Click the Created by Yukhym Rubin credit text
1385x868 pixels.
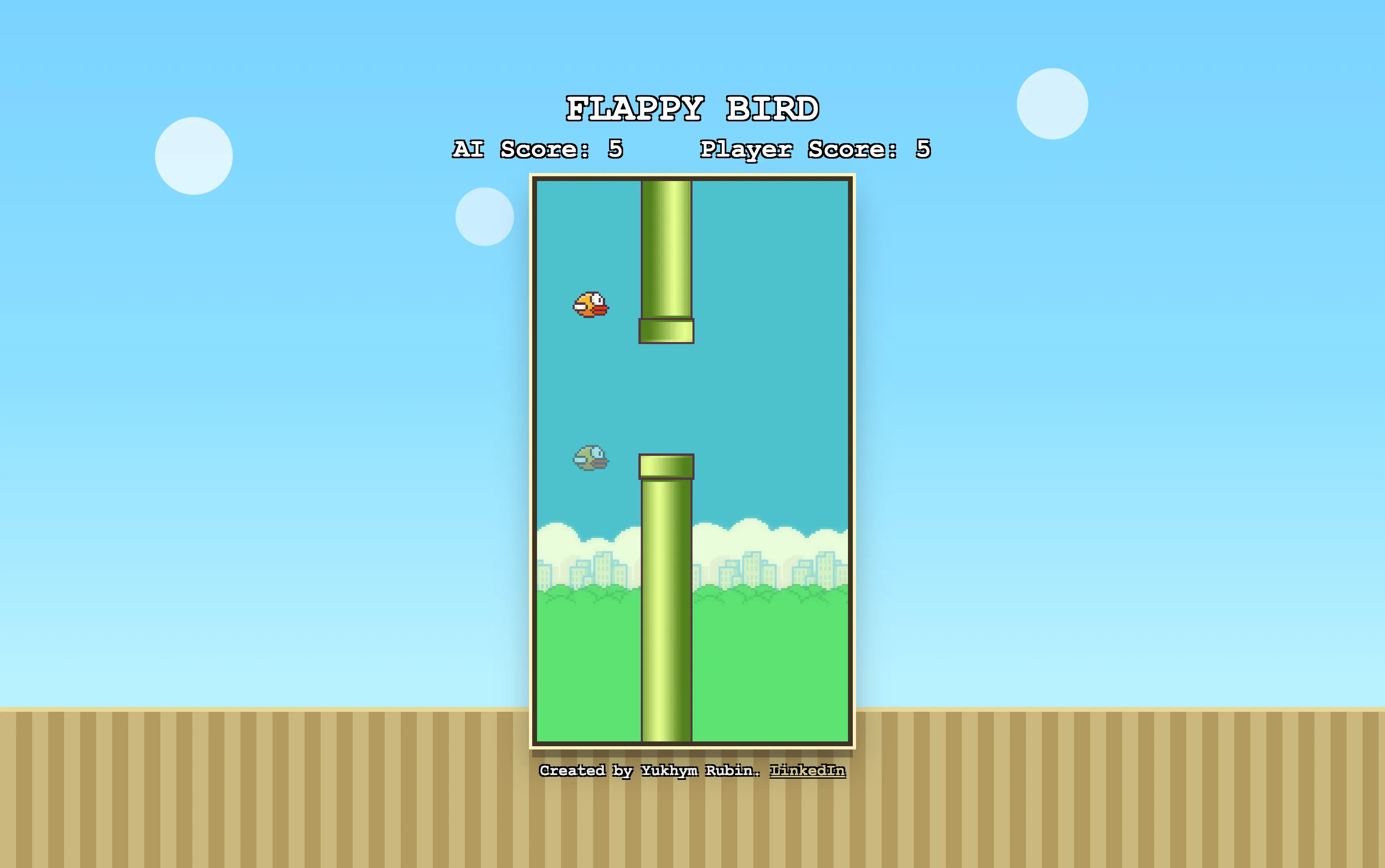(649, 771)
